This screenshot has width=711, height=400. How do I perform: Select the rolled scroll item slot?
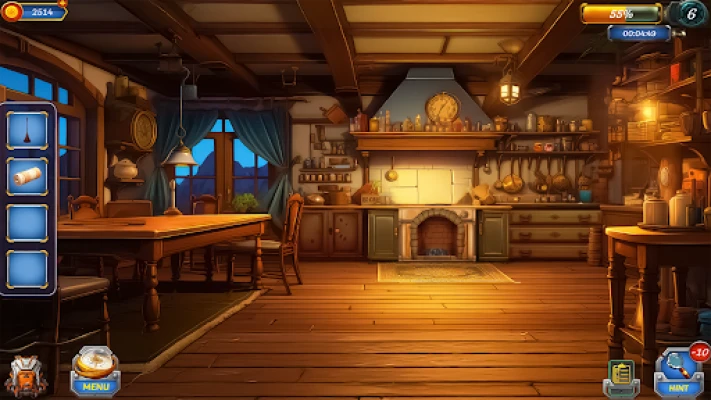tap(27, 177)
